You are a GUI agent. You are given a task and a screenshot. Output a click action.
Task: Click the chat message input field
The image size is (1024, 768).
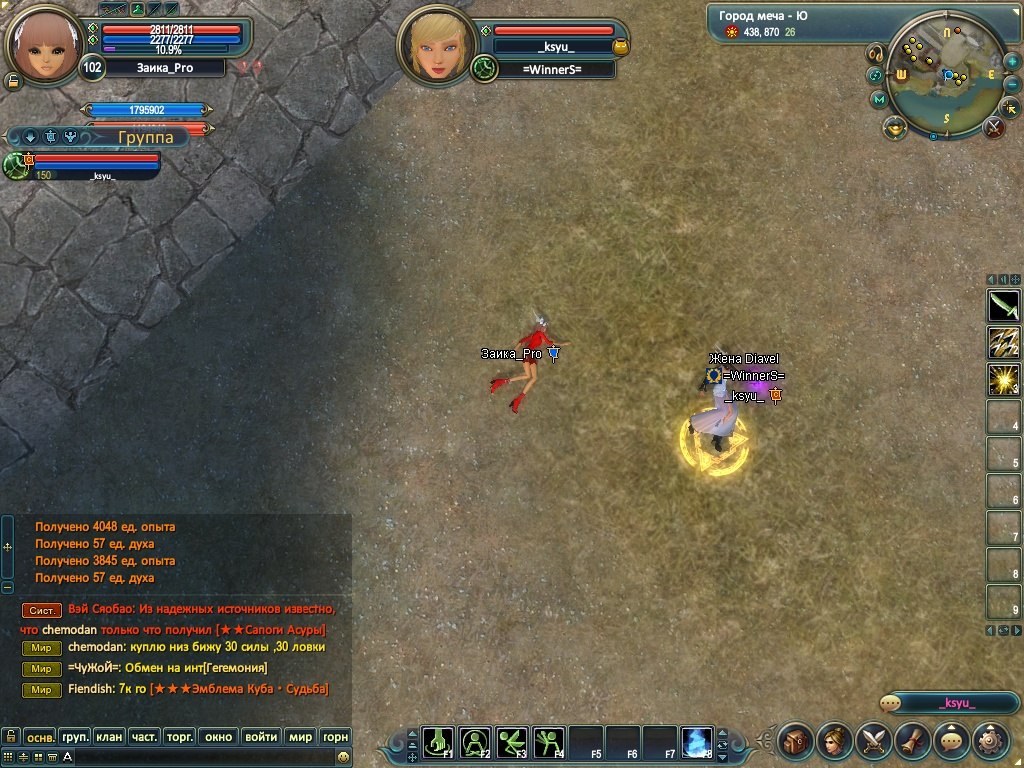(200, 758)
